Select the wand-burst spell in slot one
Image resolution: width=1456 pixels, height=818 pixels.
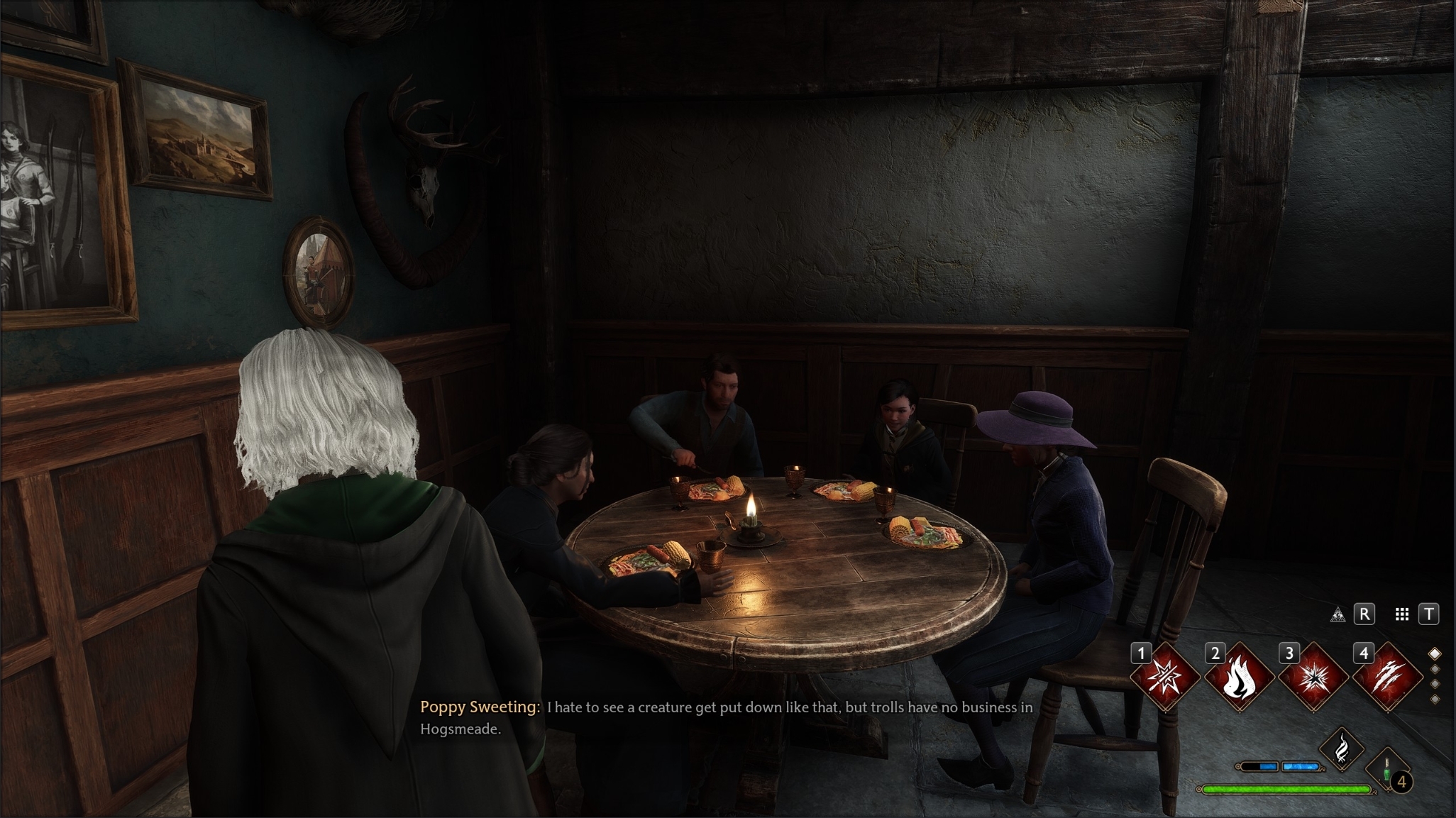pyautogui.click(x=1165, y=678)
